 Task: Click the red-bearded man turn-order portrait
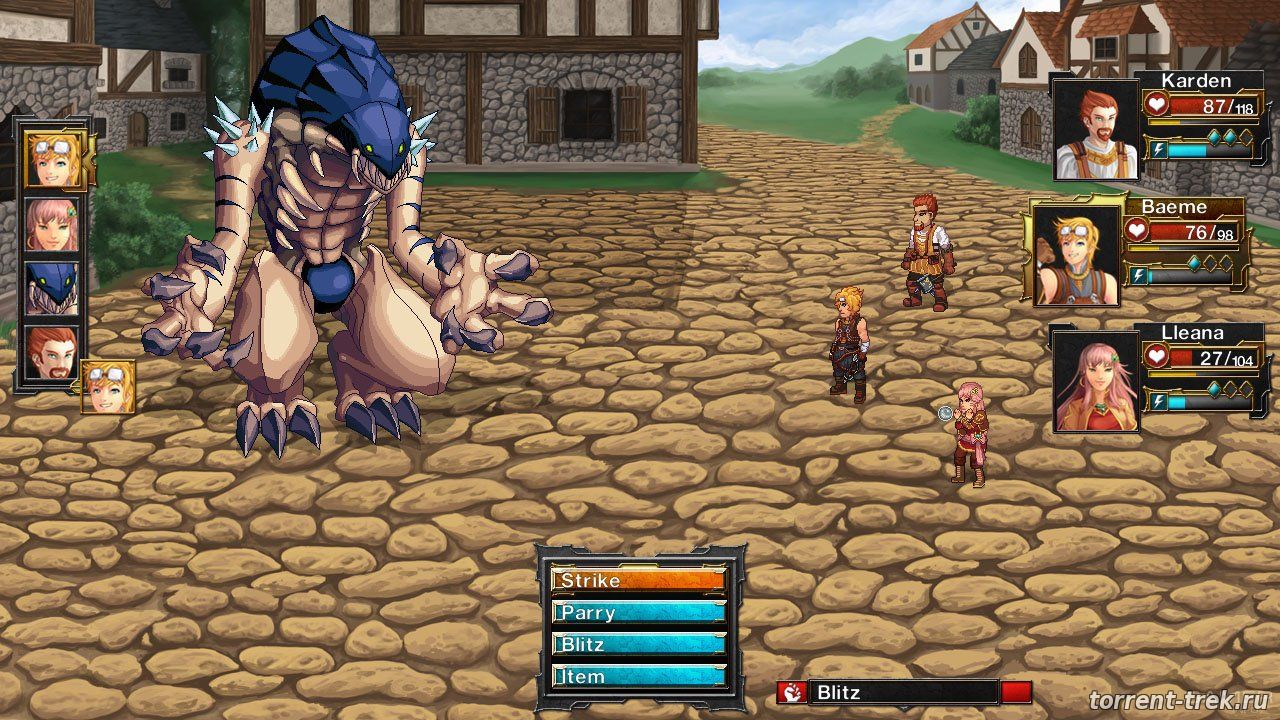52,354
